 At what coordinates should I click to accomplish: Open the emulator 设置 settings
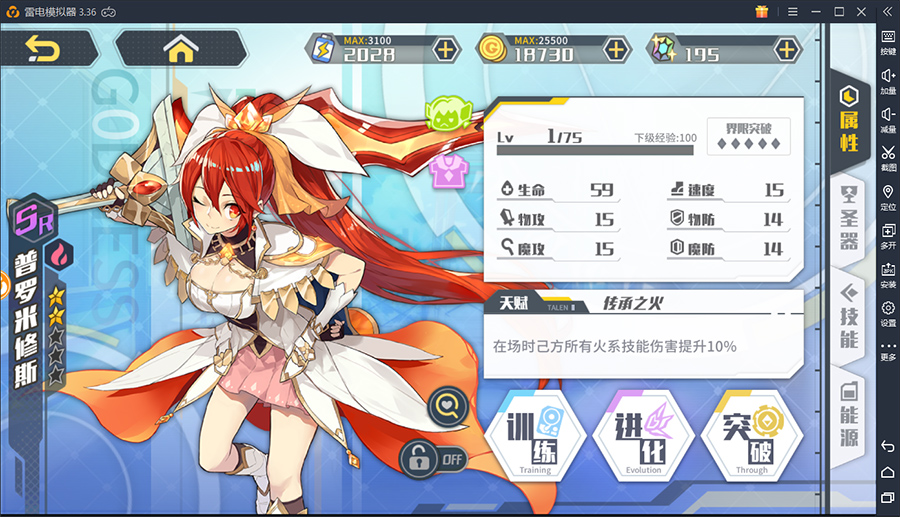click(888, 312)
